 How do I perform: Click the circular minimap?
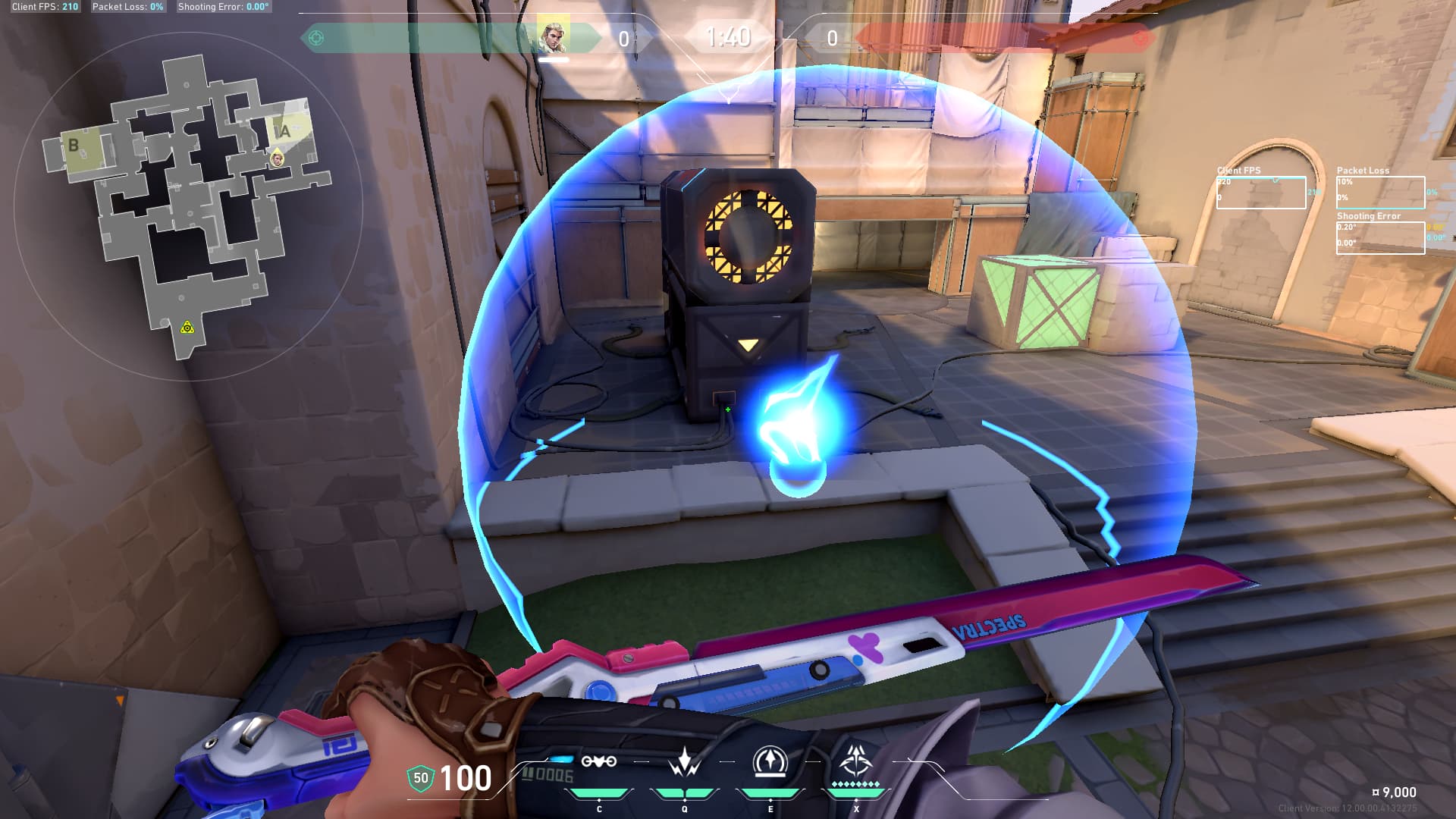click(188, 206)
